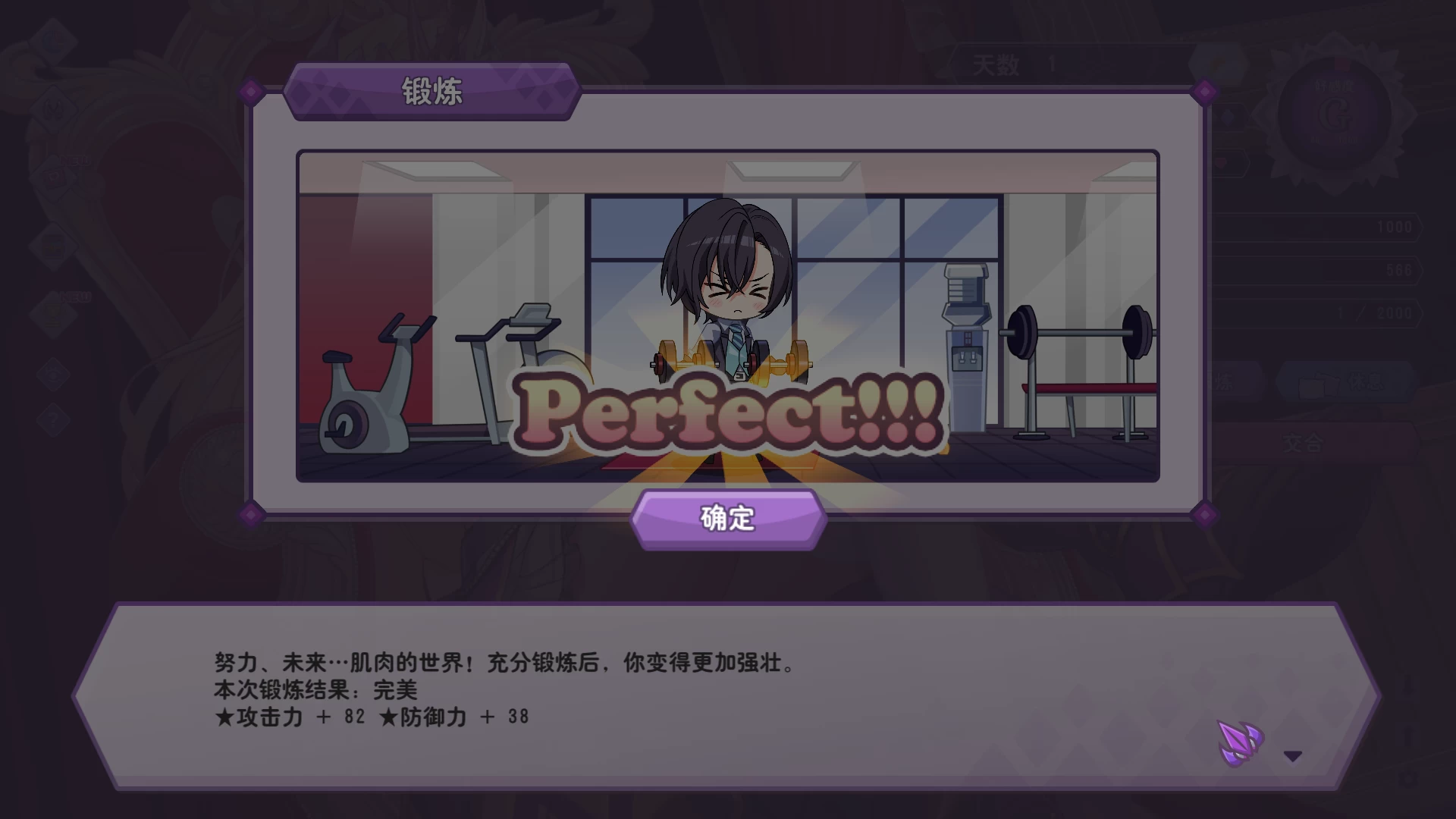Open the question mark help icon
The width and height of the screenshot is (1456, 819).
coord(52,418)
